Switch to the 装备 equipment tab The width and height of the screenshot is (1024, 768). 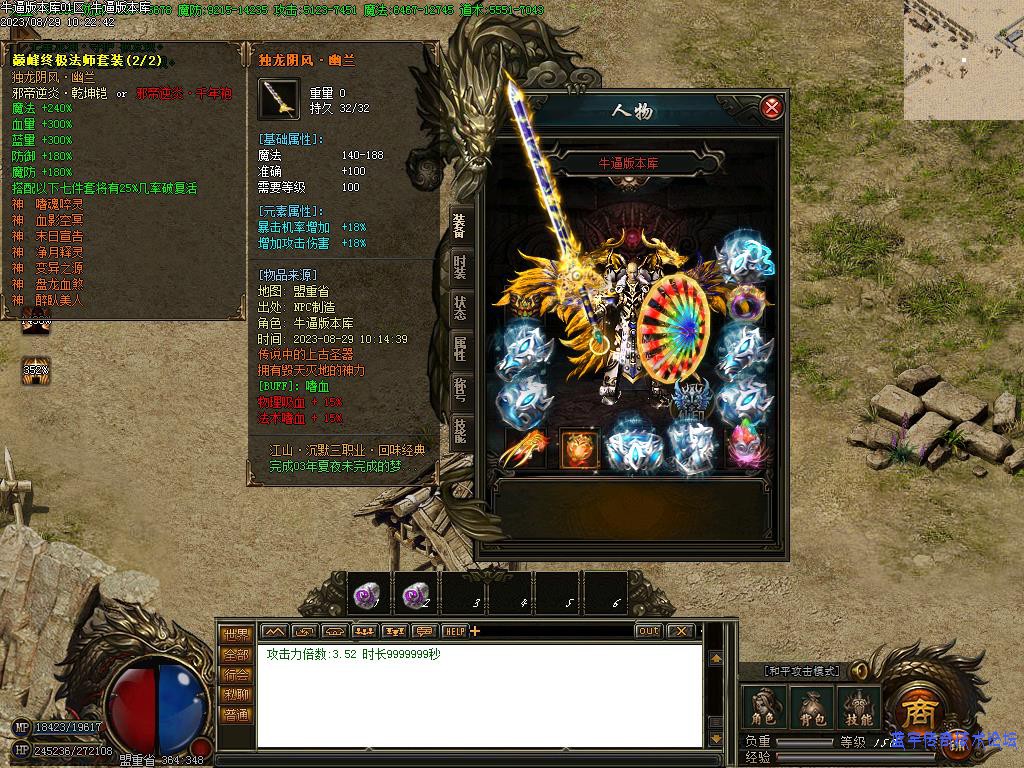(459, 226)
